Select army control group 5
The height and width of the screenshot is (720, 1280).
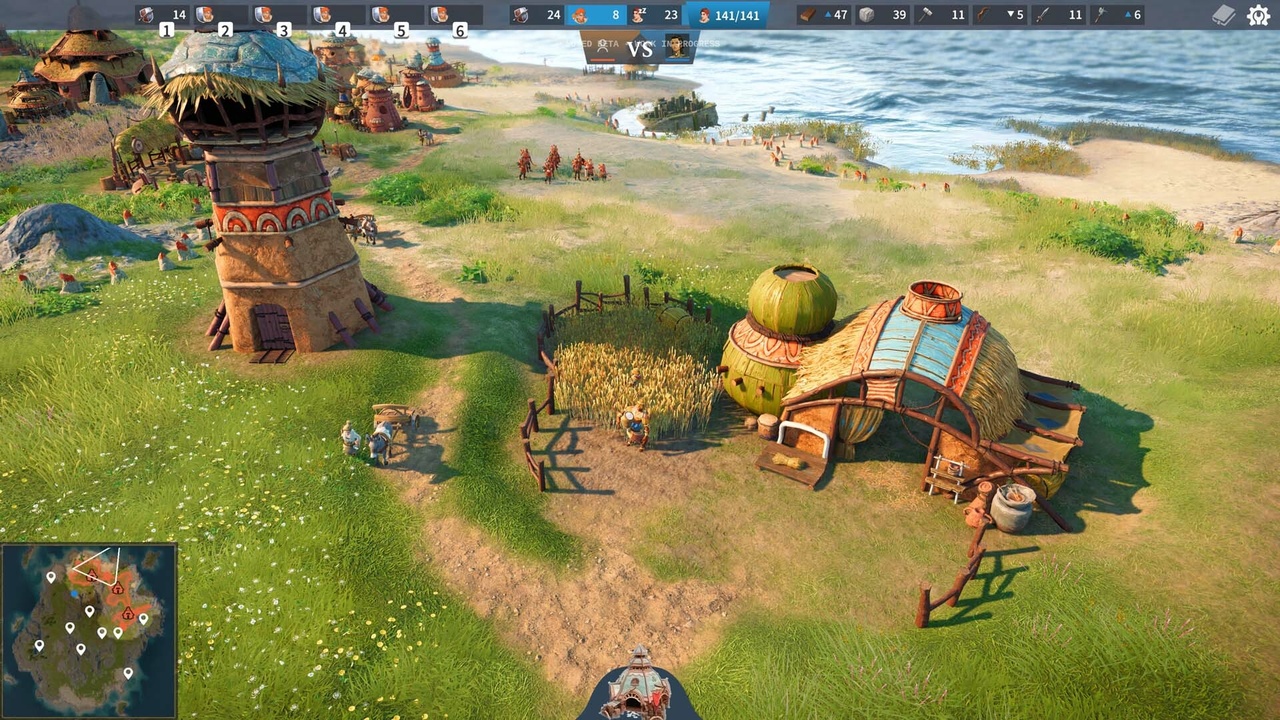coord(397,15)
